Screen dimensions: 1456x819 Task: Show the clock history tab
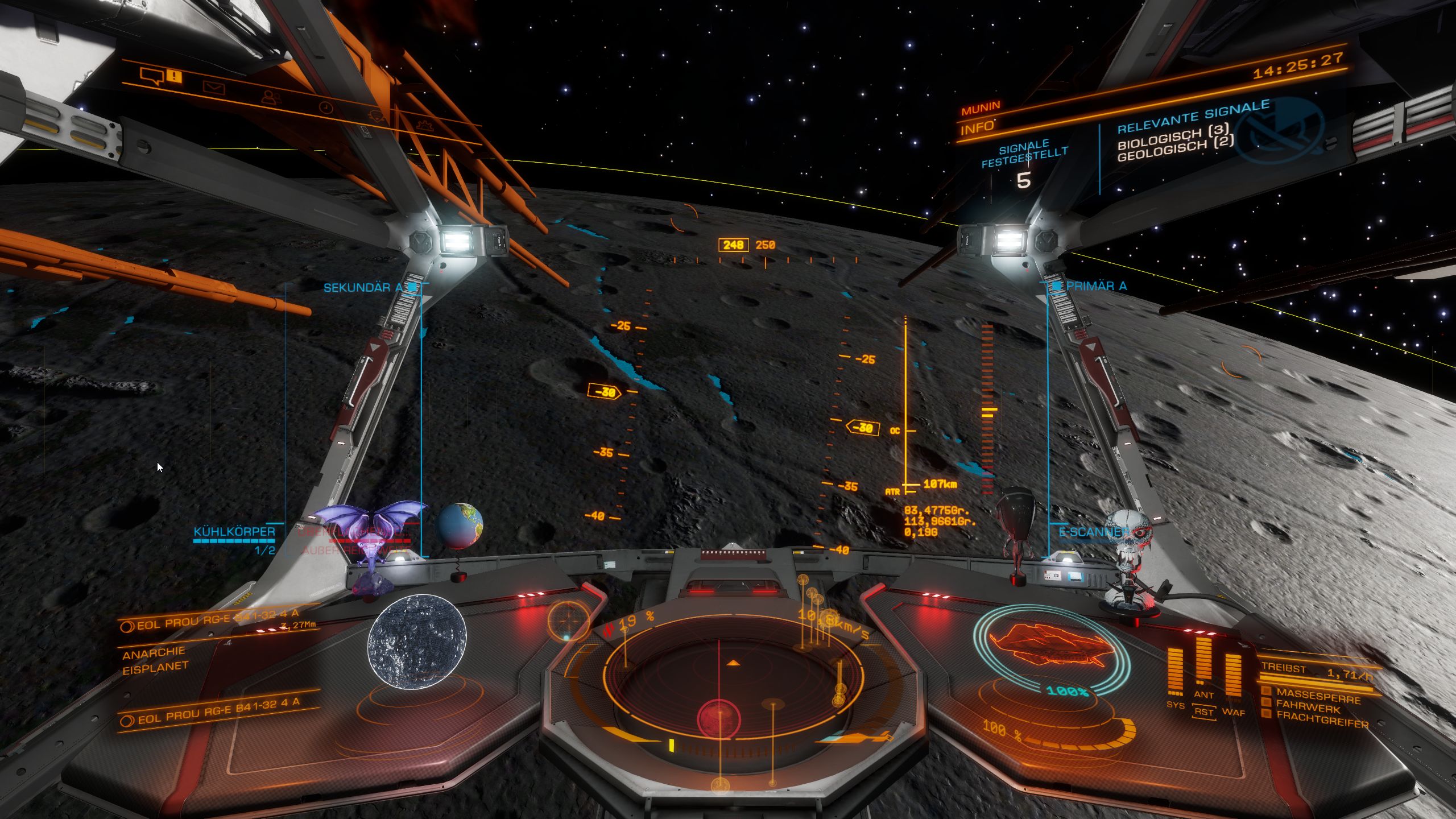[x=326, y=107]
